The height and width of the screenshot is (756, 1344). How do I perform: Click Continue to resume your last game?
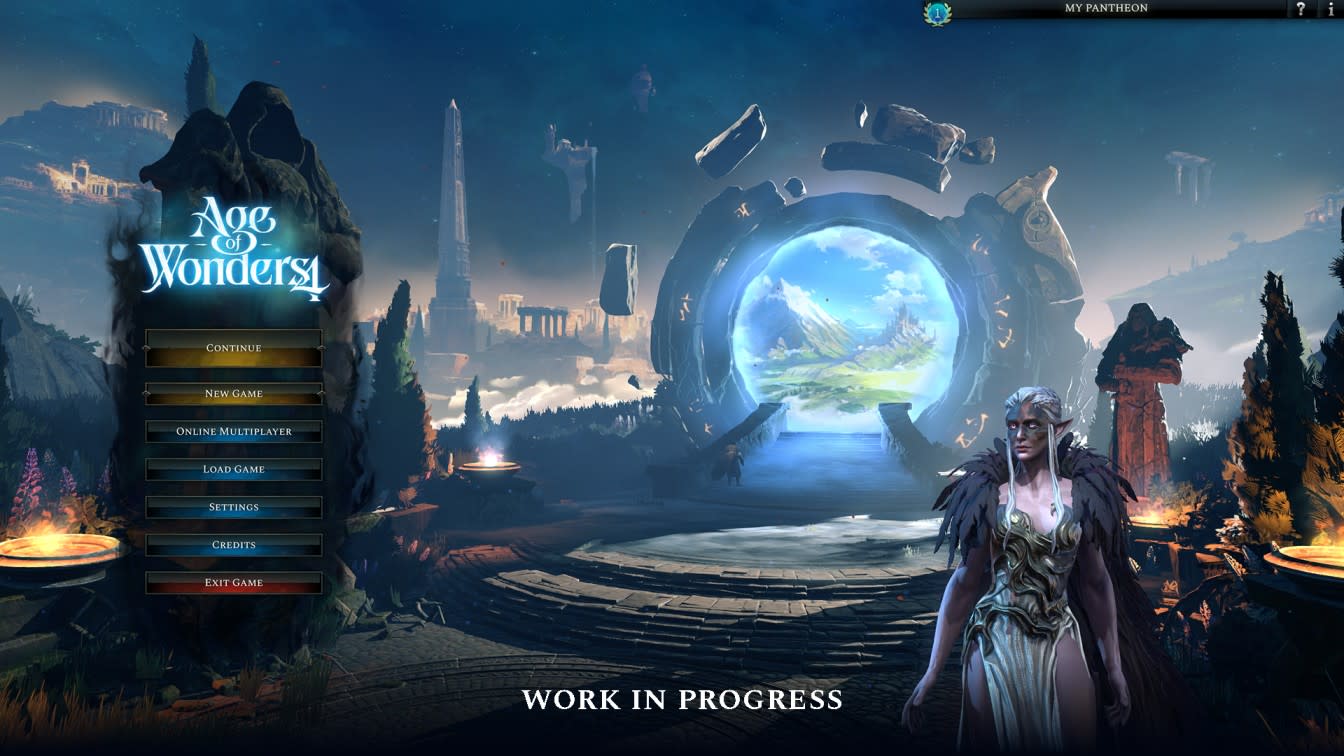point(233,347)
